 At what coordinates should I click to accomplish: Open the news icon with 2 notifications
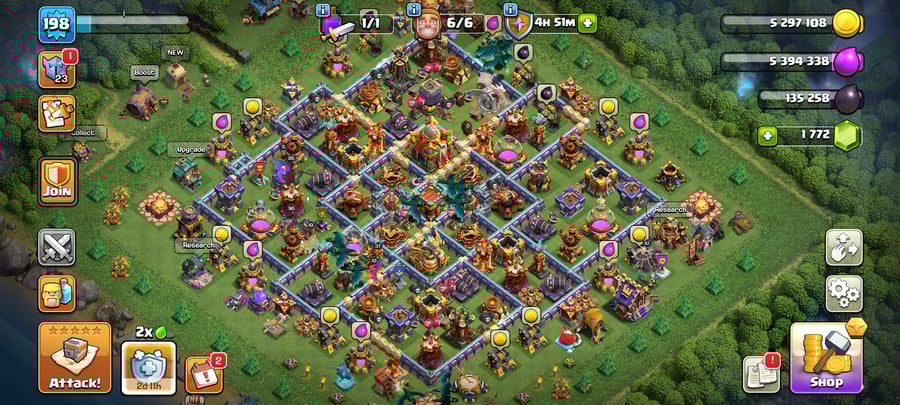203,374
